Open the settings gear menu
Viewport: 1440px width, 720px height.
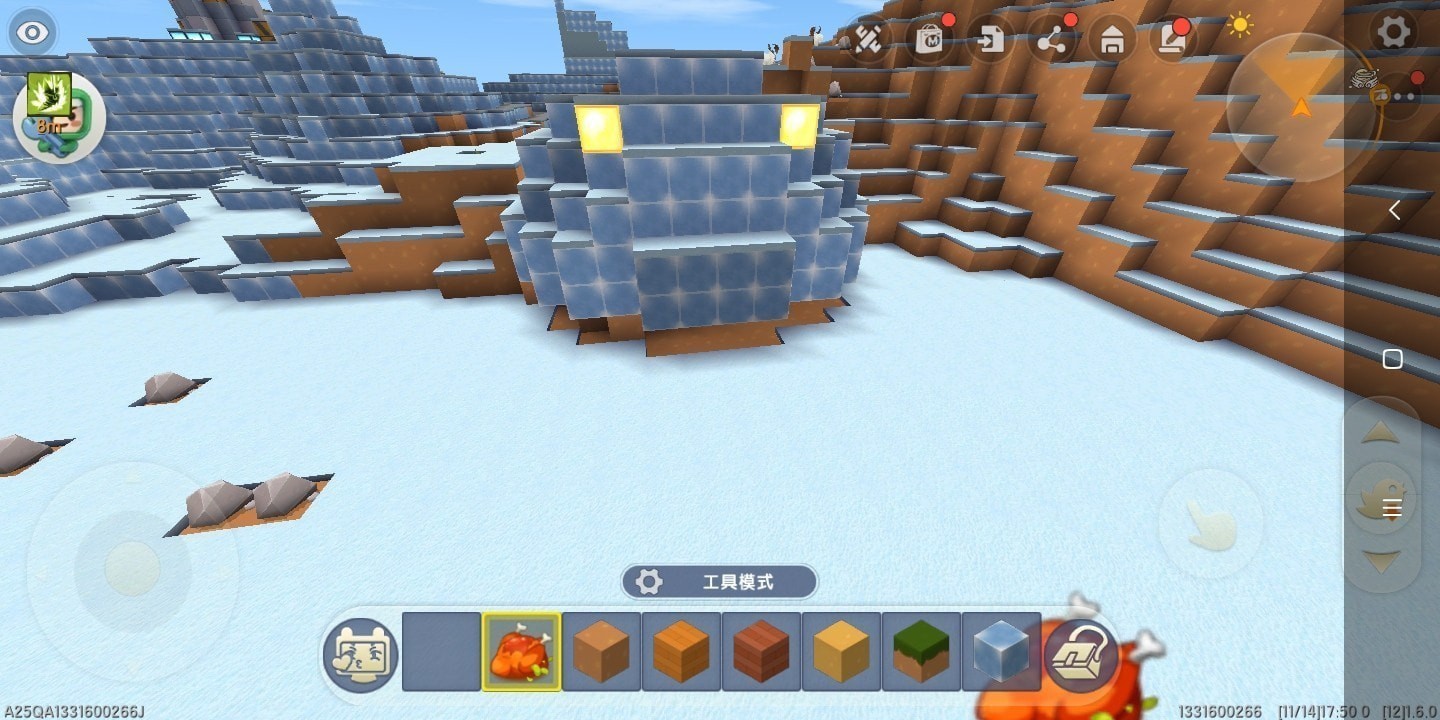click(1393, 32)
